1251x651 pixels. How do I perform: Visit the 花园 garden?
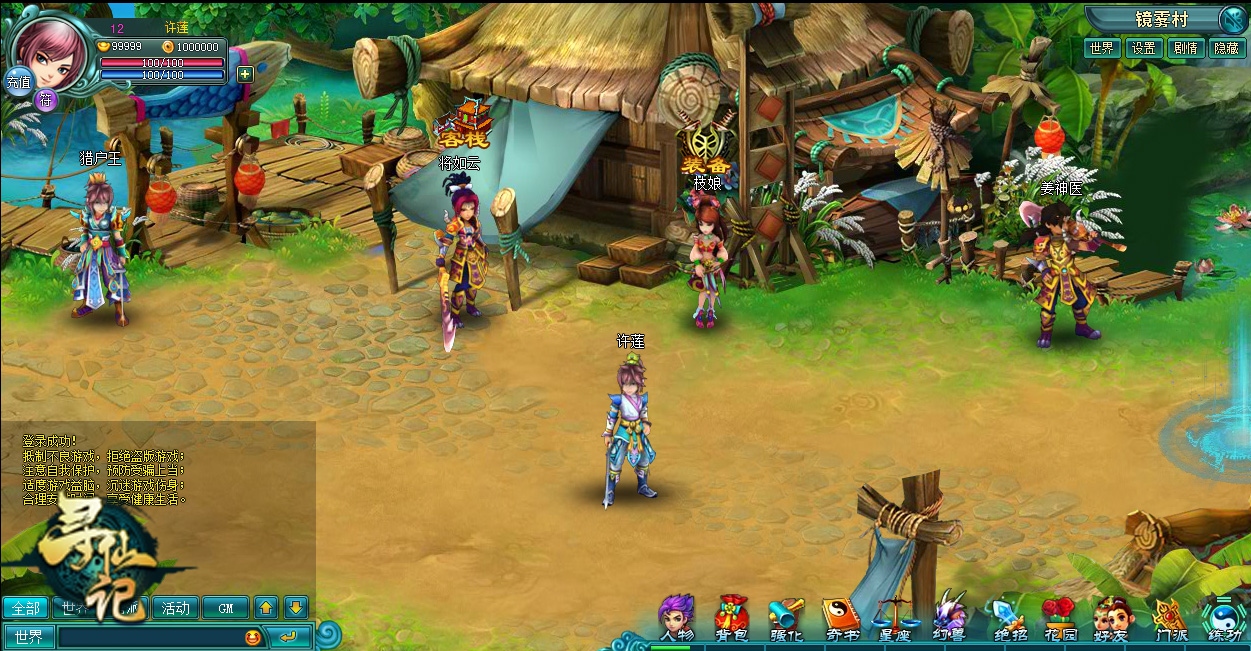[x=1058, y=615]
